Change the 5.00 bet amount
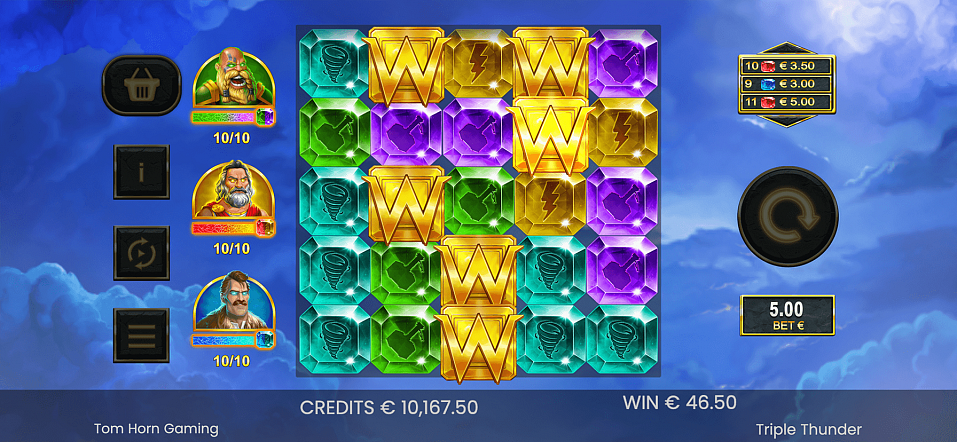Screen dimensions: 957x442 pyautogui.click(x=787, y=315)
